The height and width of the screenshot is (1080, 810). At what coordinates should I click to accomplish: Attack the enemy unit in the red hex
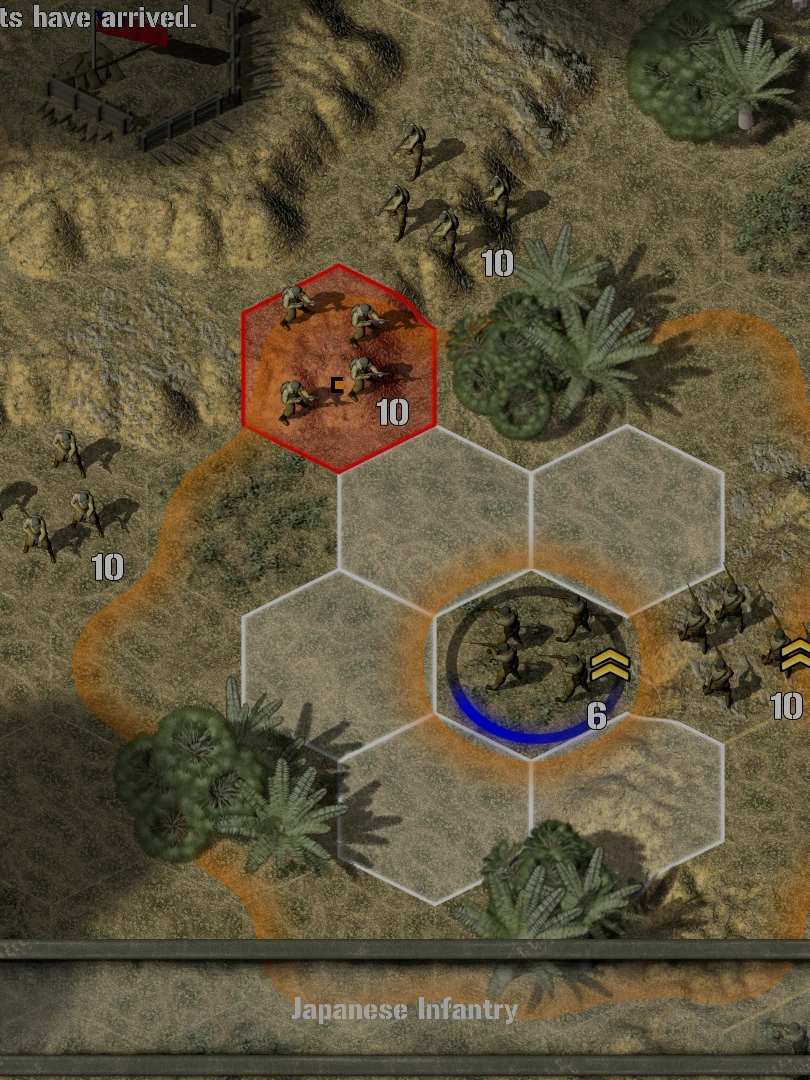[x=338, y=369]
